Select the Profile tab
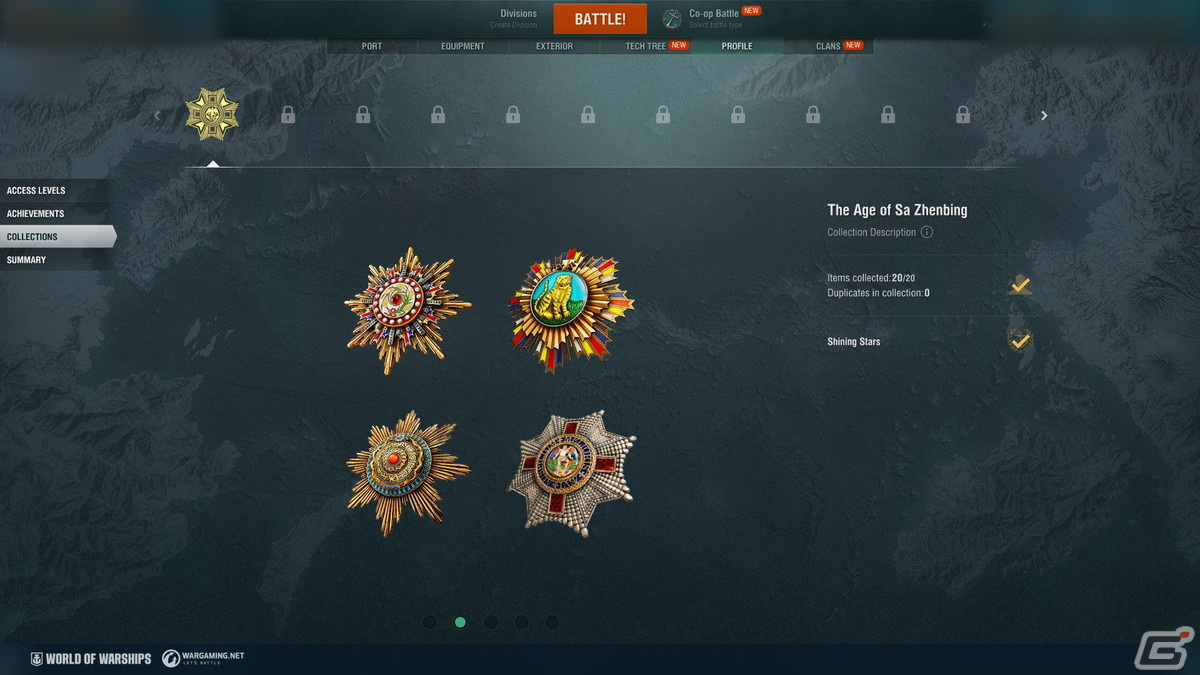This screenshot has height=675, width=1200. (737, 46)
